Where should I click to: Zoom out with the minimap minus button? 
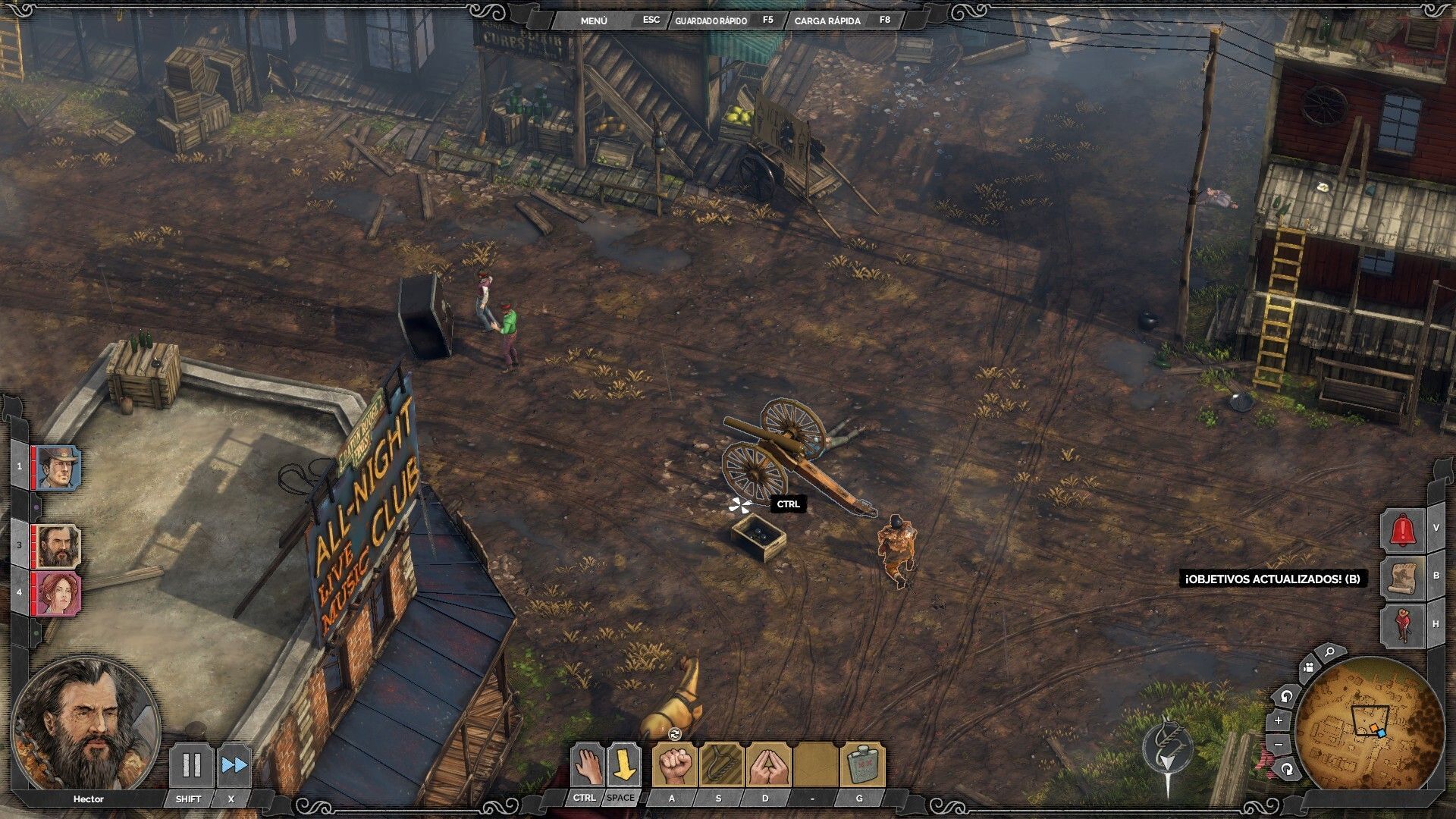[1279, 745]
